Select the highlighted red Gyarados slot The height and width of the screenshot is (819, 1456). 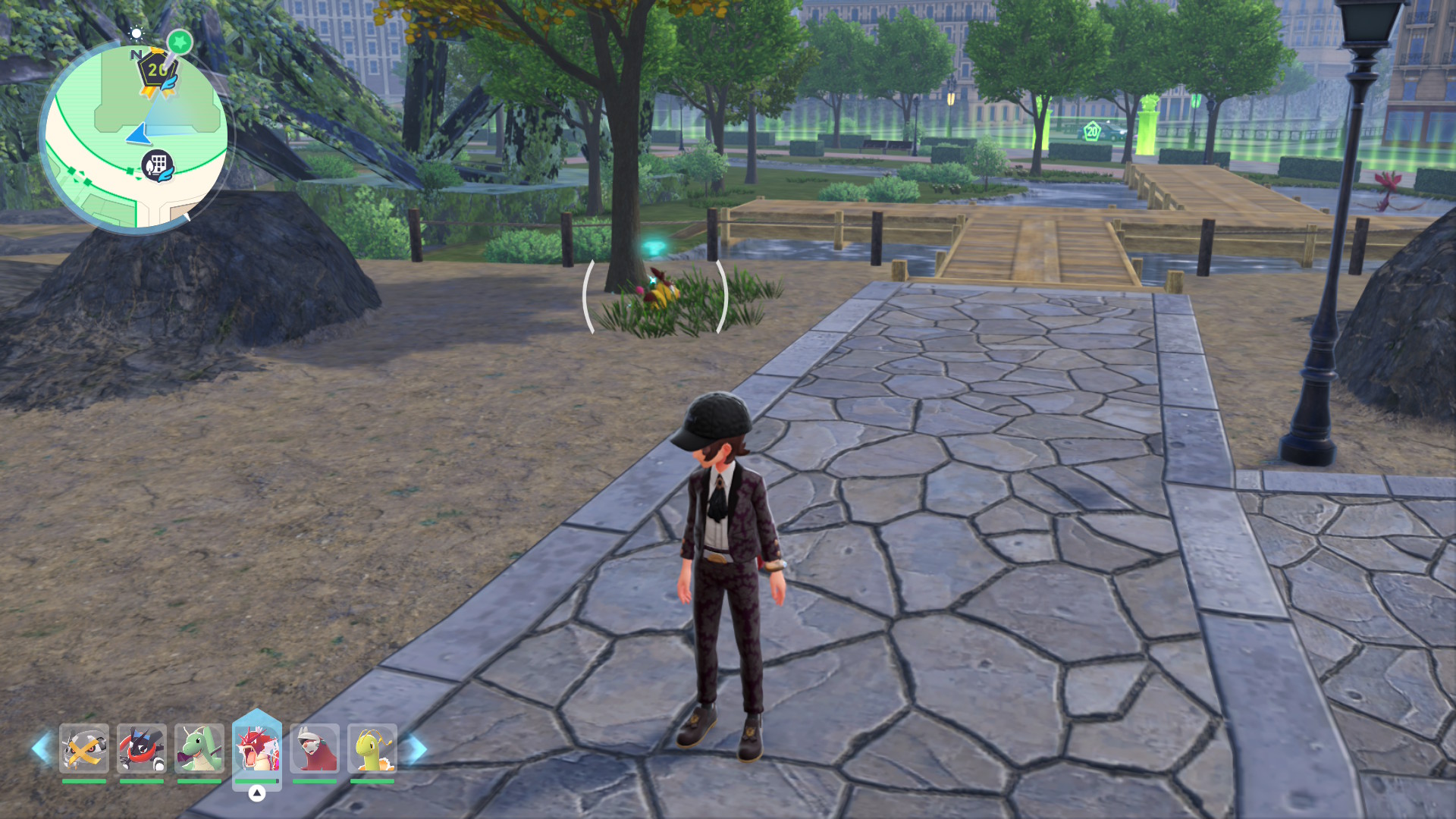tap(257, 748)
